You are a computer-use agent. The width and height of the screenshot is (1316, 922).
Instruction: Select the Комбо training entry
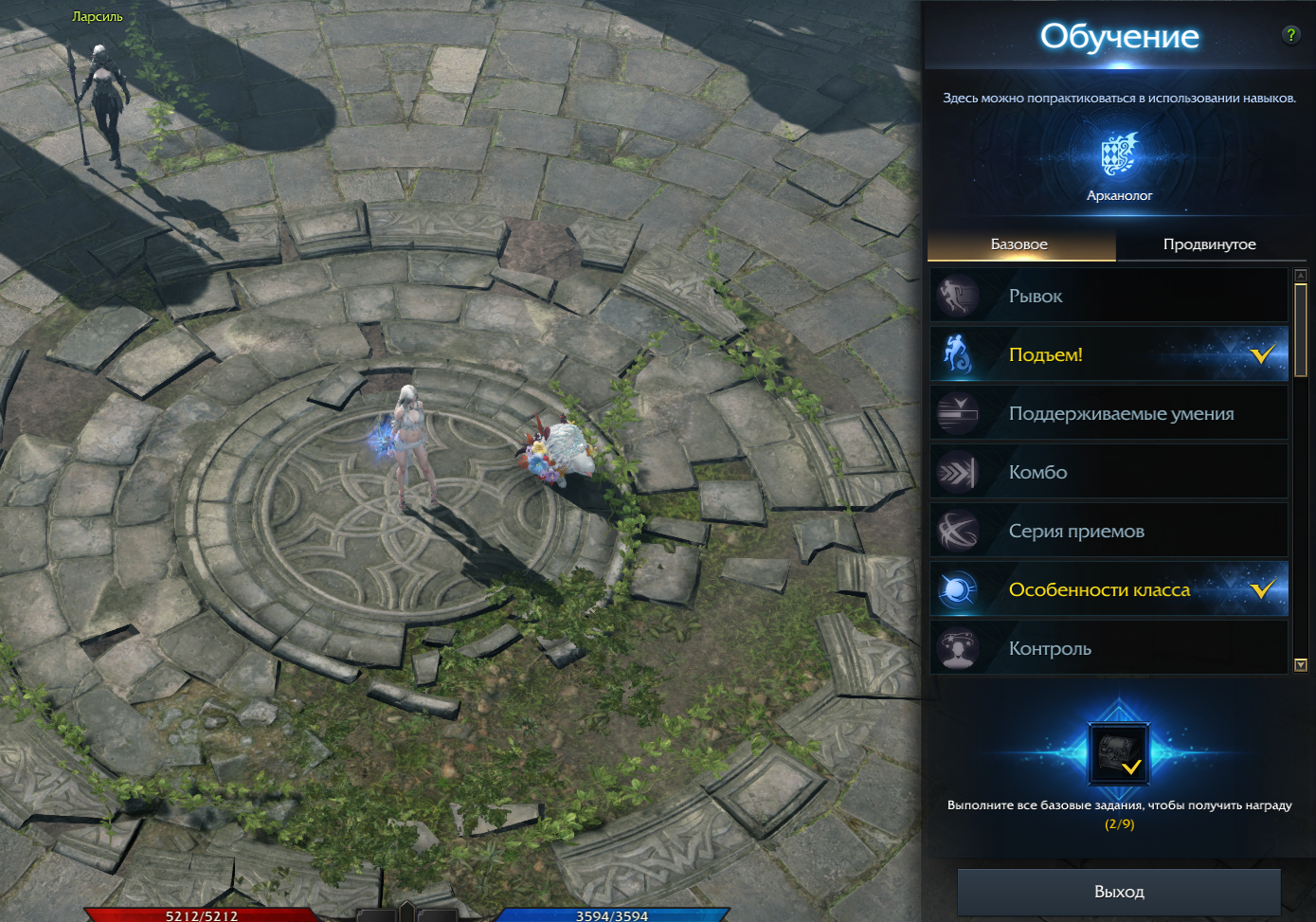1109,472
